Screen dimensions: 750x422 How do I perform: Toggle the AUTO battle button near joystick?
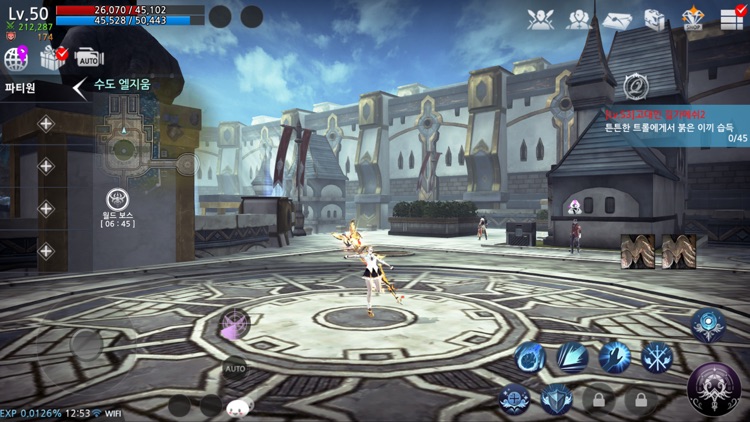pos(234,368)
